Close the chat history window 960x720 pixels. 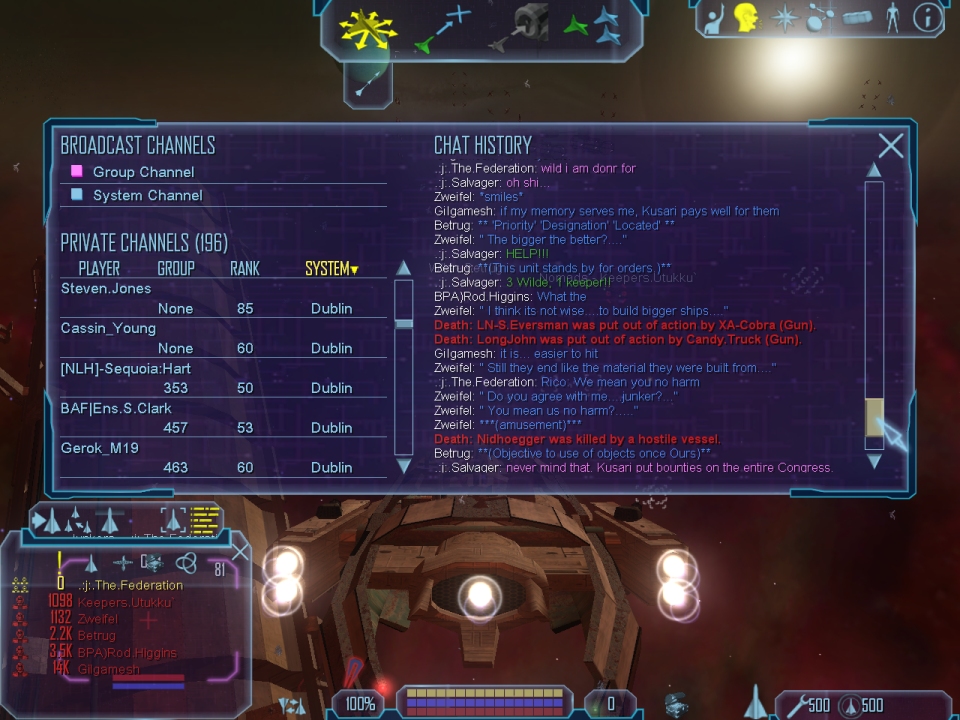point(890,146)
